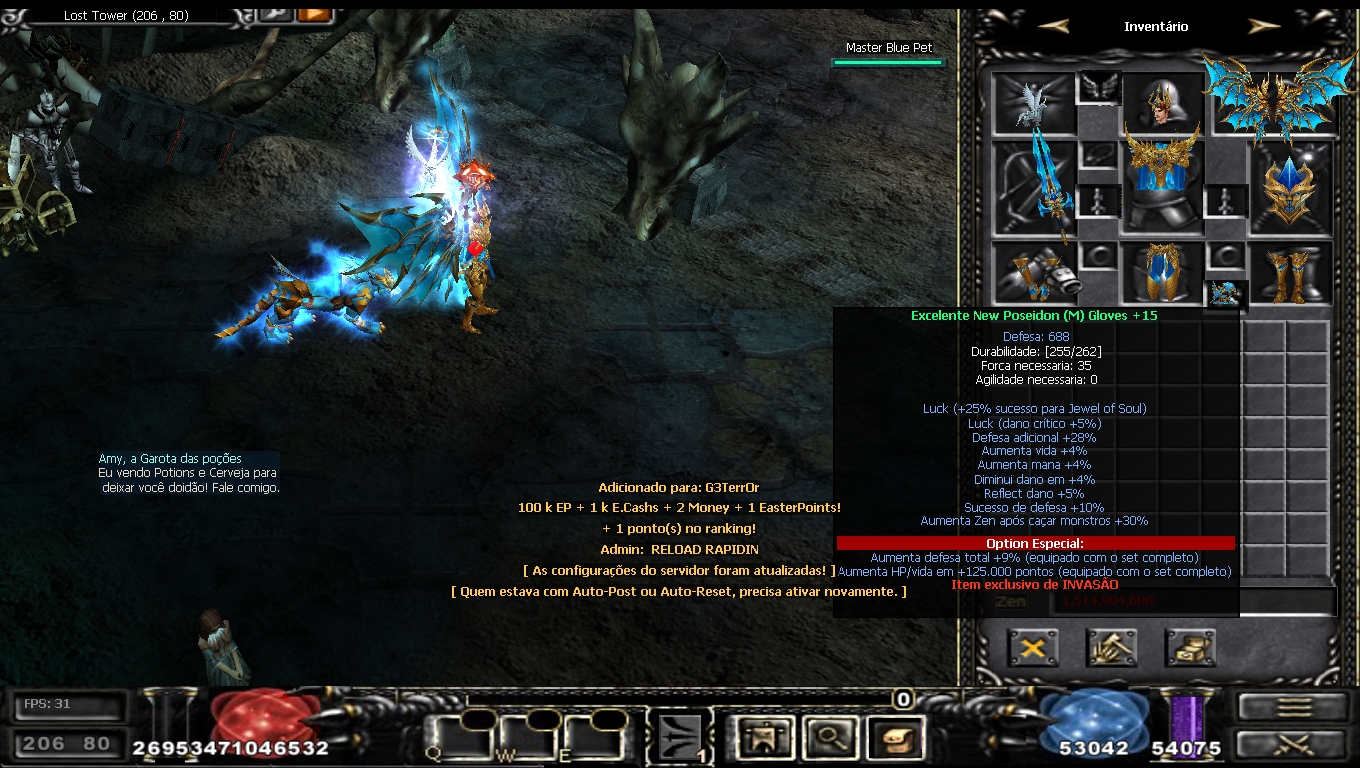Open the banner icon in bottom bar

click(x=764, y=738)
